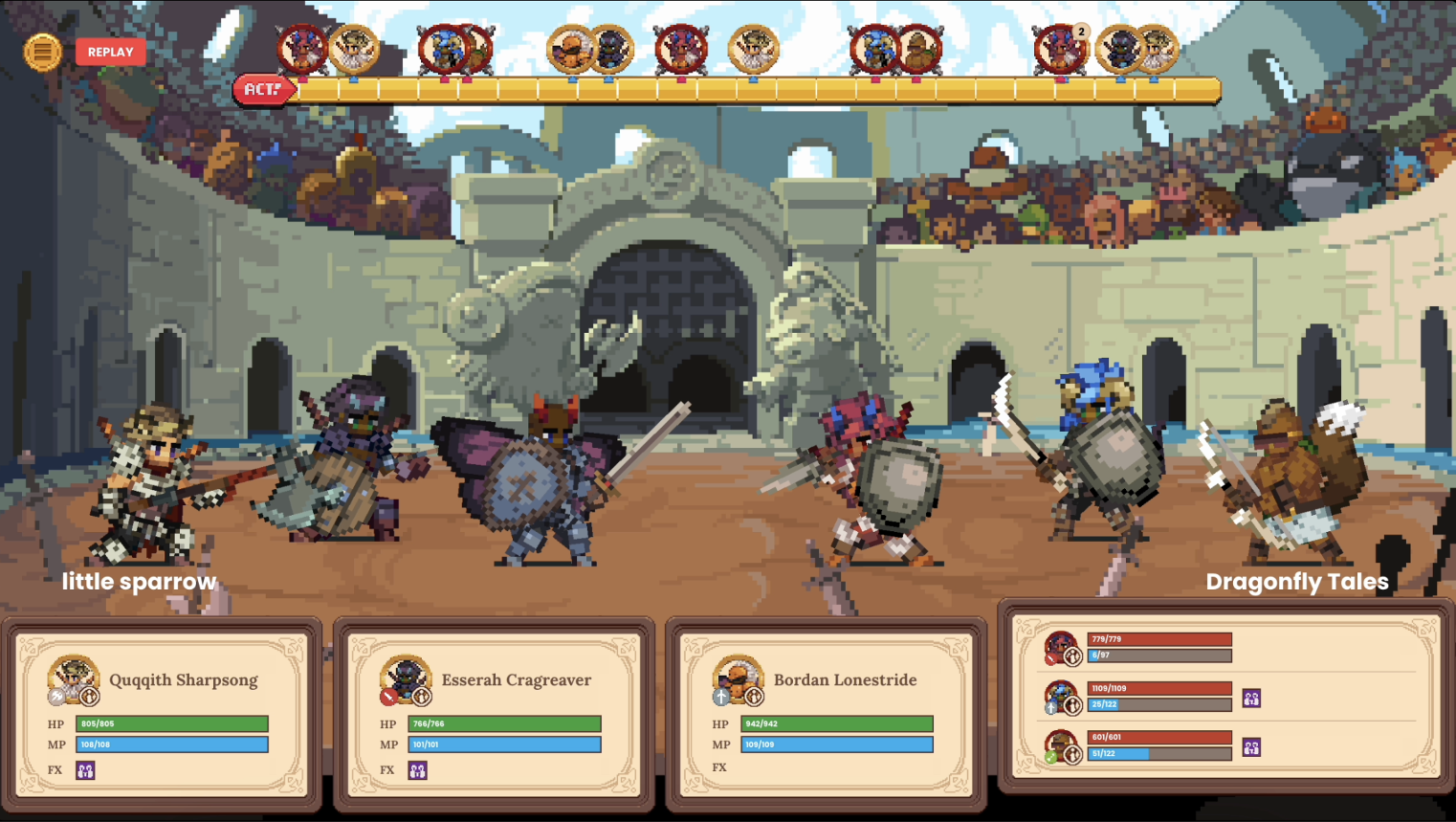
Task: Select the green status badge on the 601/601 enemy
Action: coord(1050,758)
